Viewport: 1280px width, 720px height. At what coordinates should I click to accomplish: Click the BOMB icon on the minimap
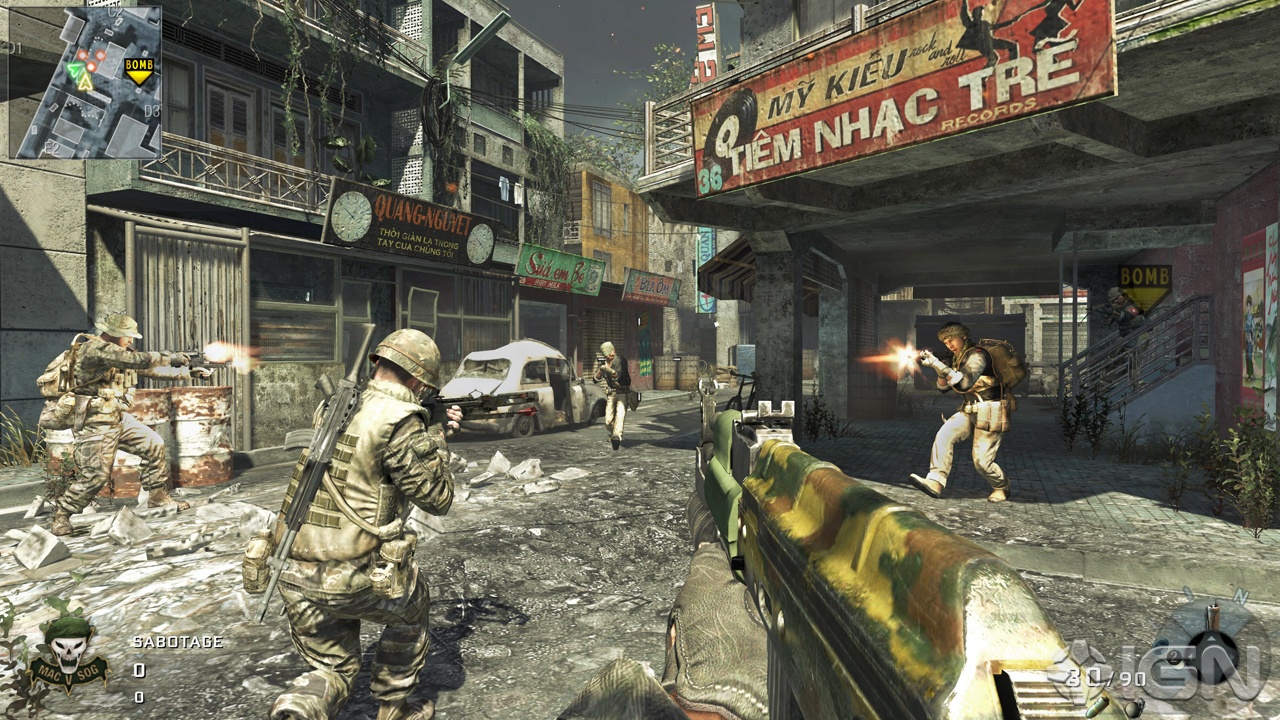tap(139, 69)
